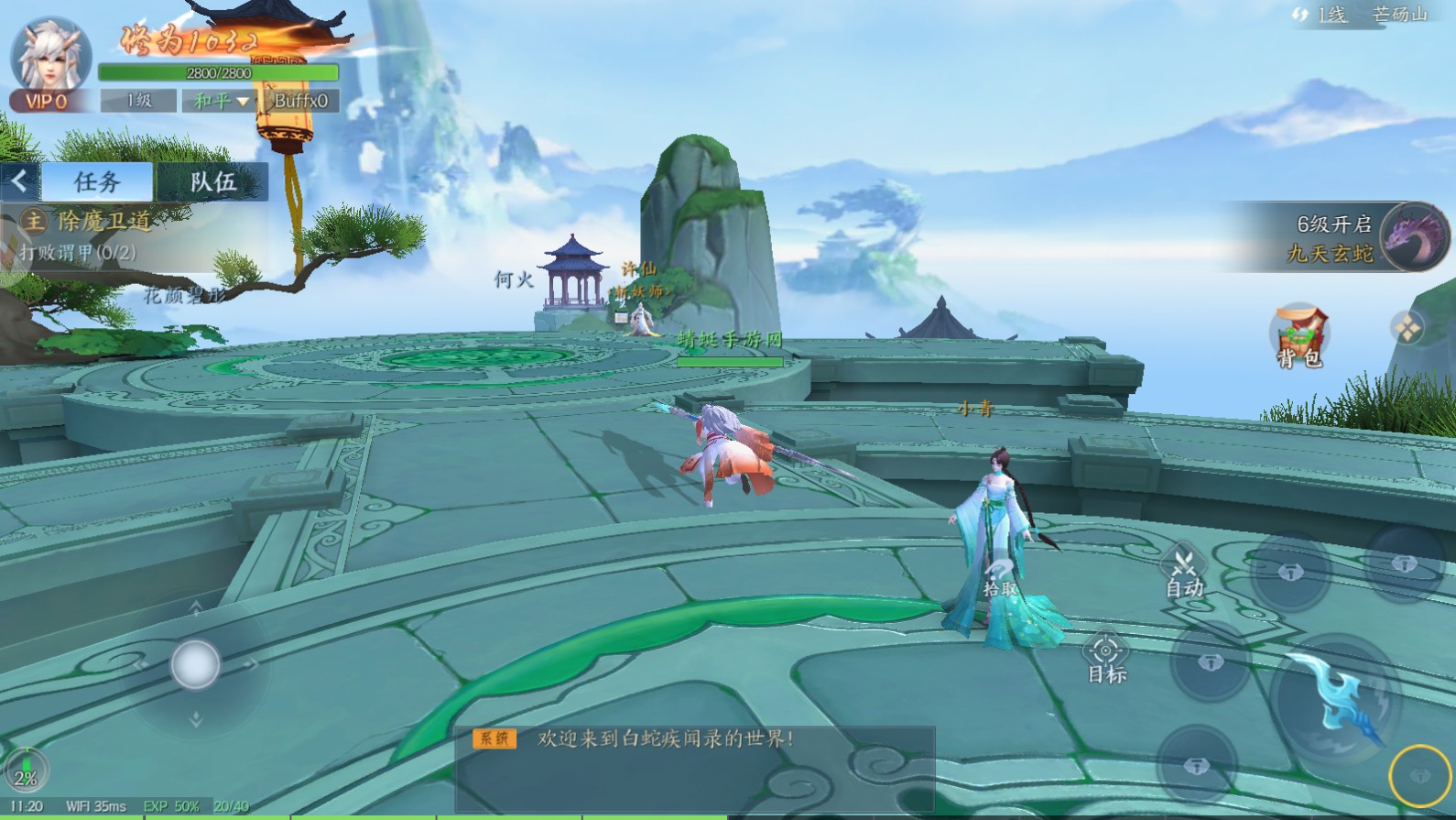Tap the 目标 target selection button

pyautogui.click(x=1106, y=659)
